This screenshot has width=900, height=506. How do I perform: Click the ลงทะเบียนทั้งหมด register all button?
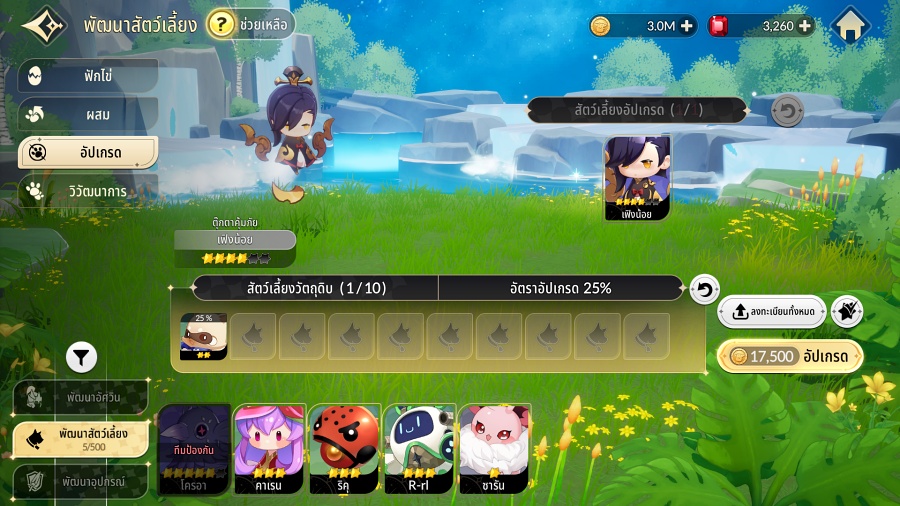[x=772, y=312]
